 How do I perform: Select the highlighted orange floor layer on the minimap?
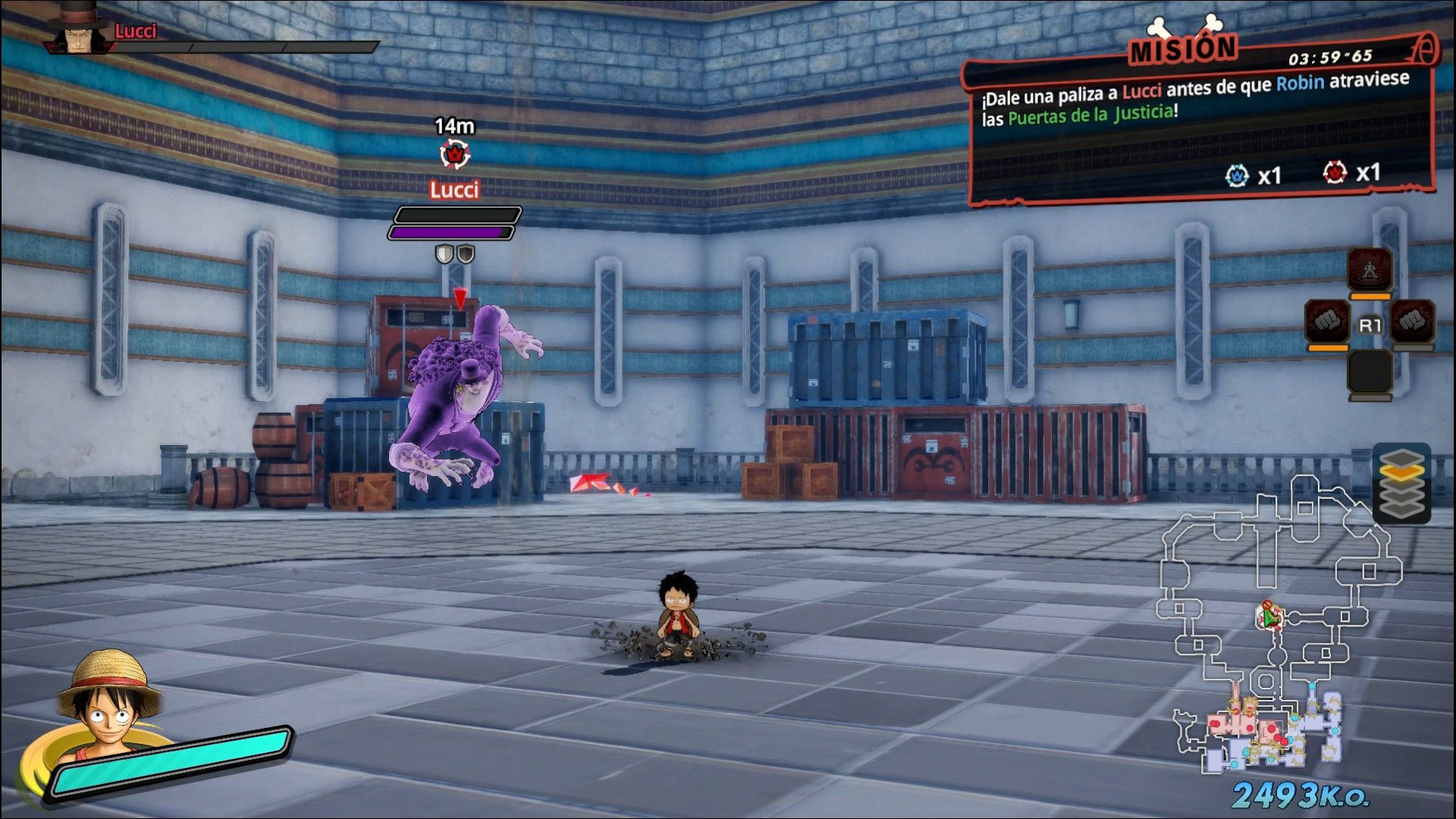1402,471
